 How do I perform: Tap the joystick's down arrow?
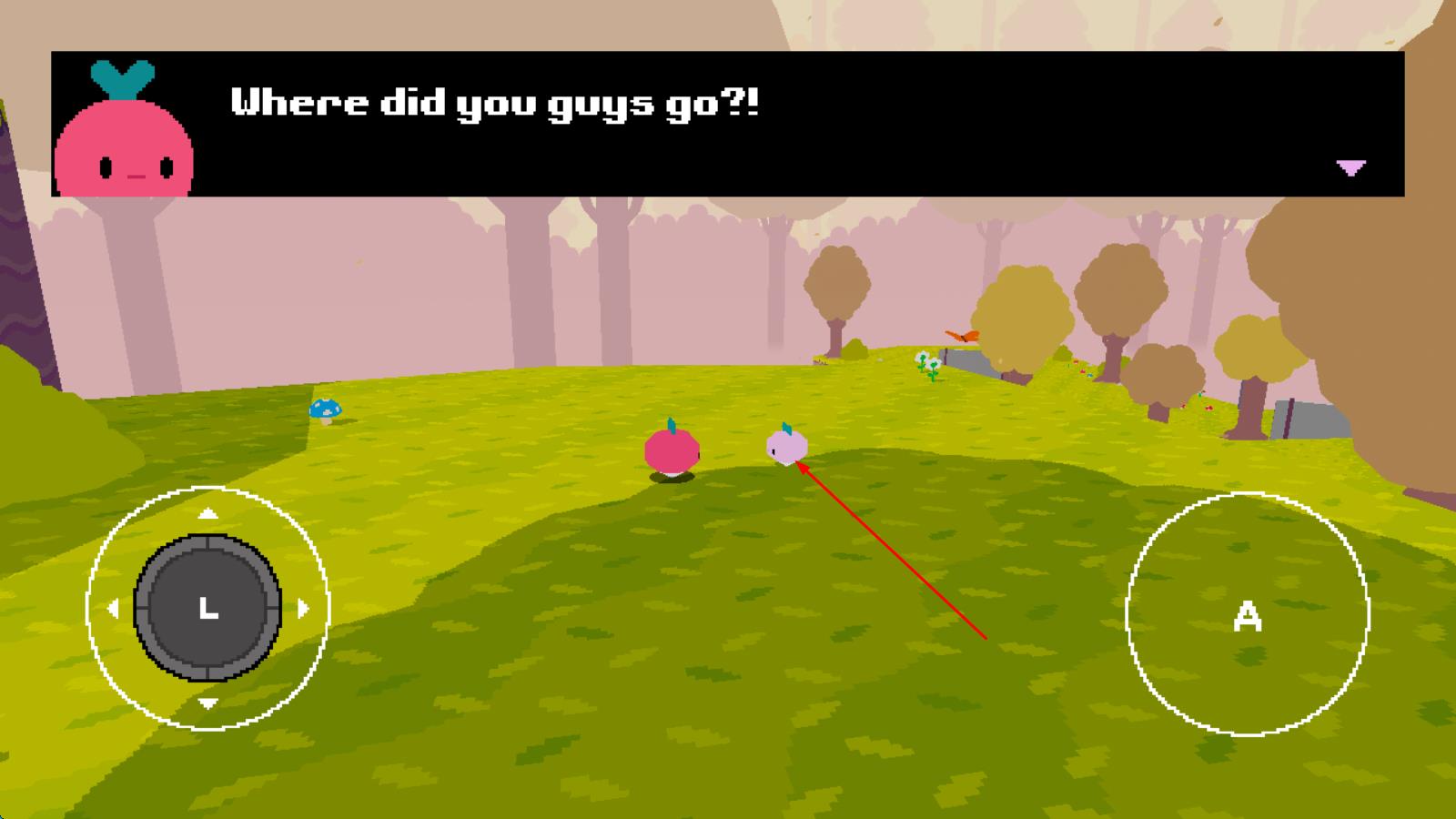(x=208, y=703)
